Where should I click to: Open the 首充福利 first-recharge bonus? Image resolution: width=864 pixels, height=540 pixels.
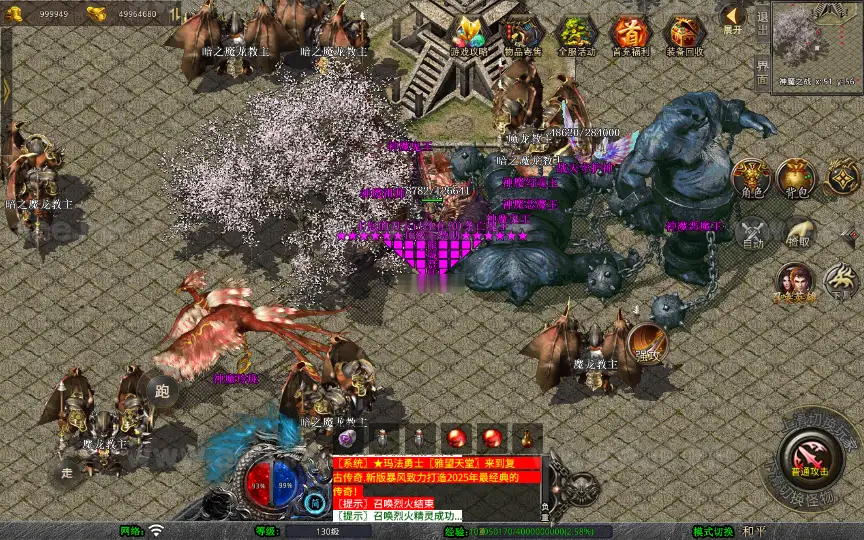click(x=631, y=37)
